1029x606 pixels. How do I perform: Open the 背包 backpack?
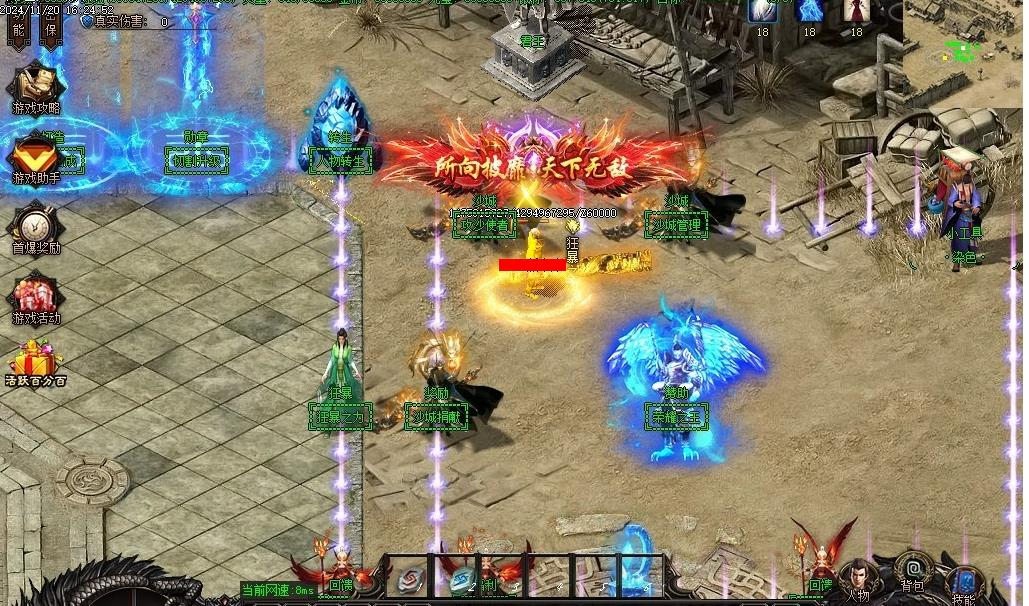coord(912,568)
